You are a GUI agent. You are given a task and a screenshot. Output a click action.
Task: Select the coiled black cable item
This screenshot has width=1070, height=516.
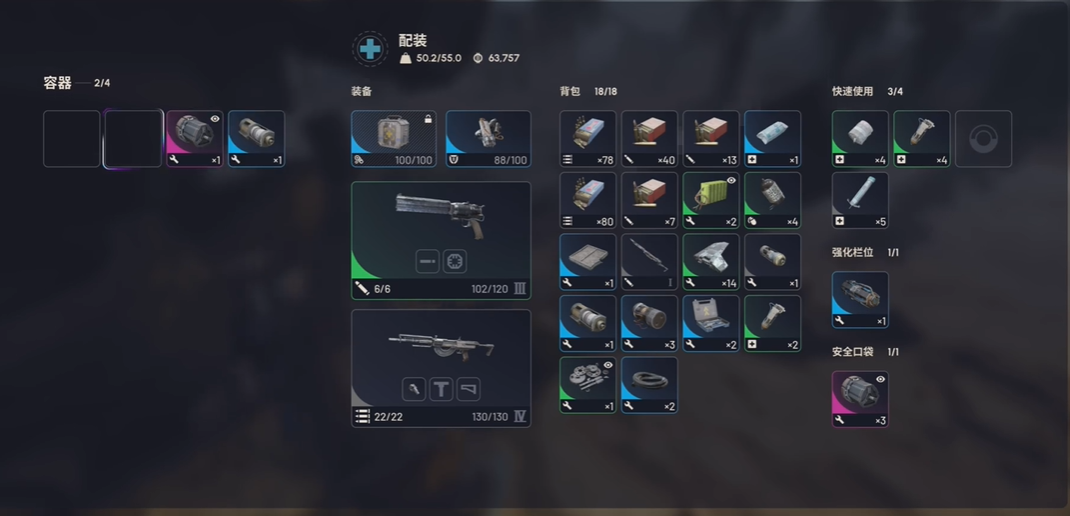(x=650, y=385)
